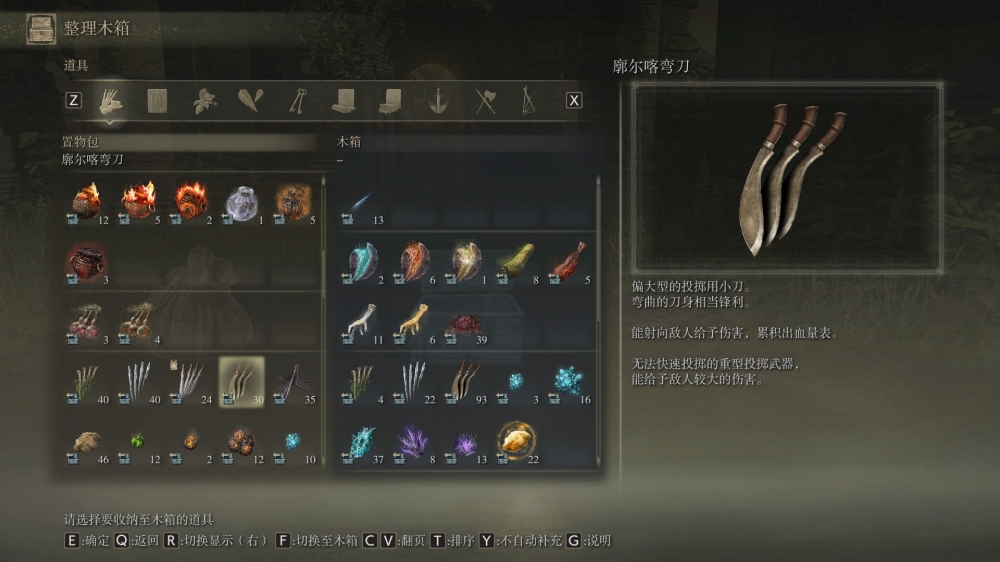Image resolution: width=1000 pixels, height=562 pixels.
Task: Open the throwing knives tools tab
Action: click(x=109, y=100)
